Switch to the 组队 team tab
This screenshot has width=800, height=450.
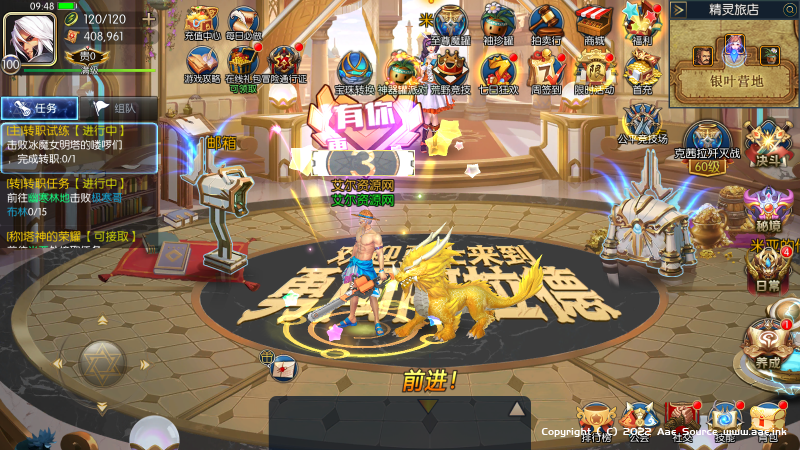(114, 108)
